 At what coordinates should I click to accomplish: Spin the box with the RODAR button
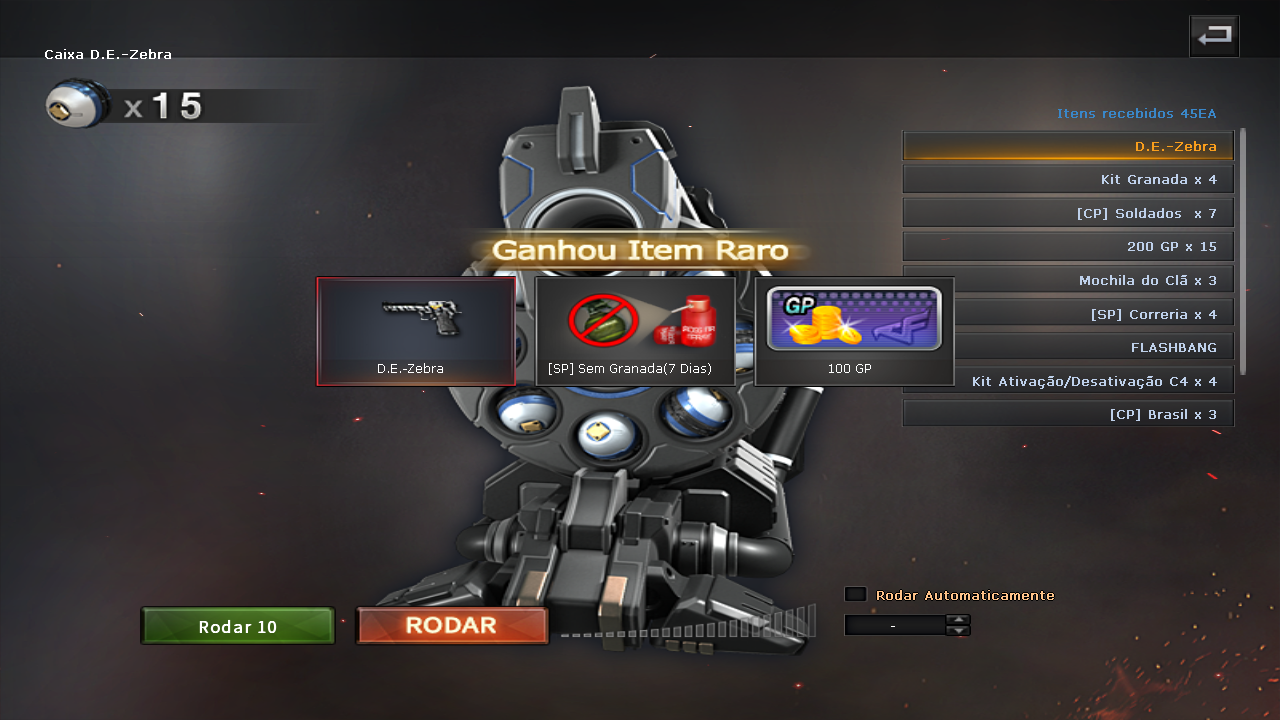(x=452, y=626)
